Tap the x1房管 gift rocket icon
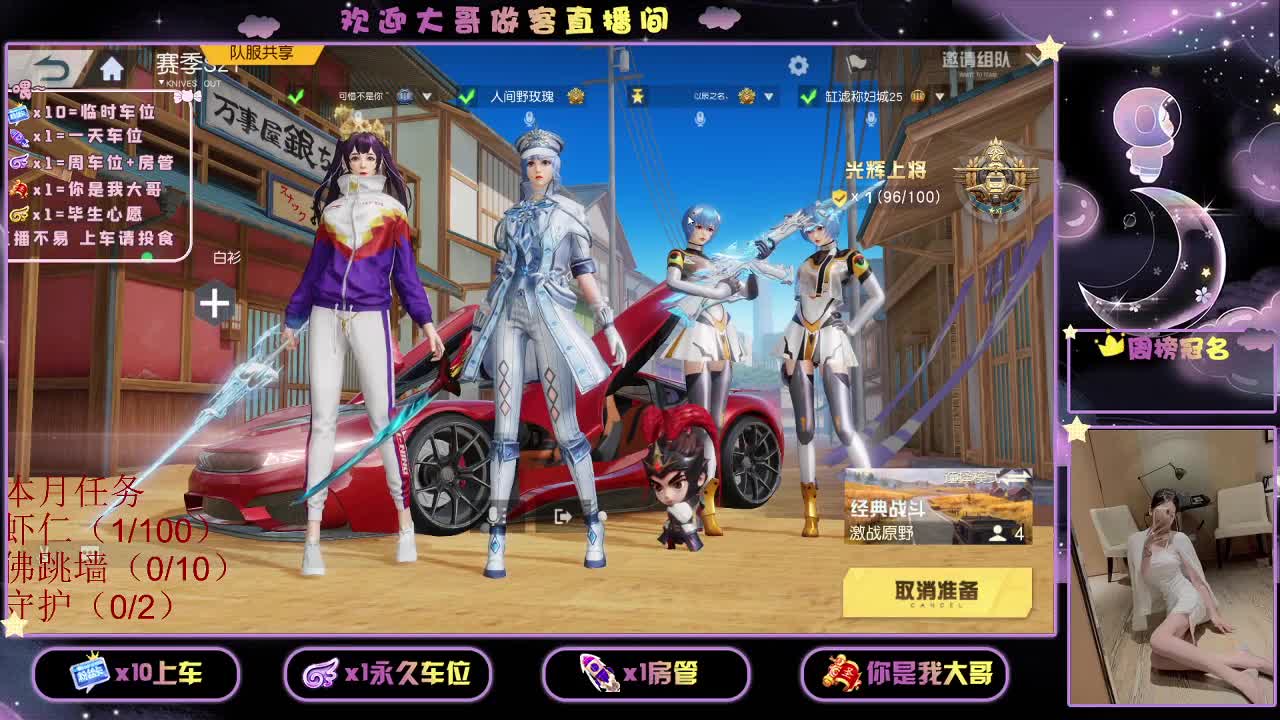Image resolution: width=1280 pixels, height=720 pixels. click(x=597, y=675)
